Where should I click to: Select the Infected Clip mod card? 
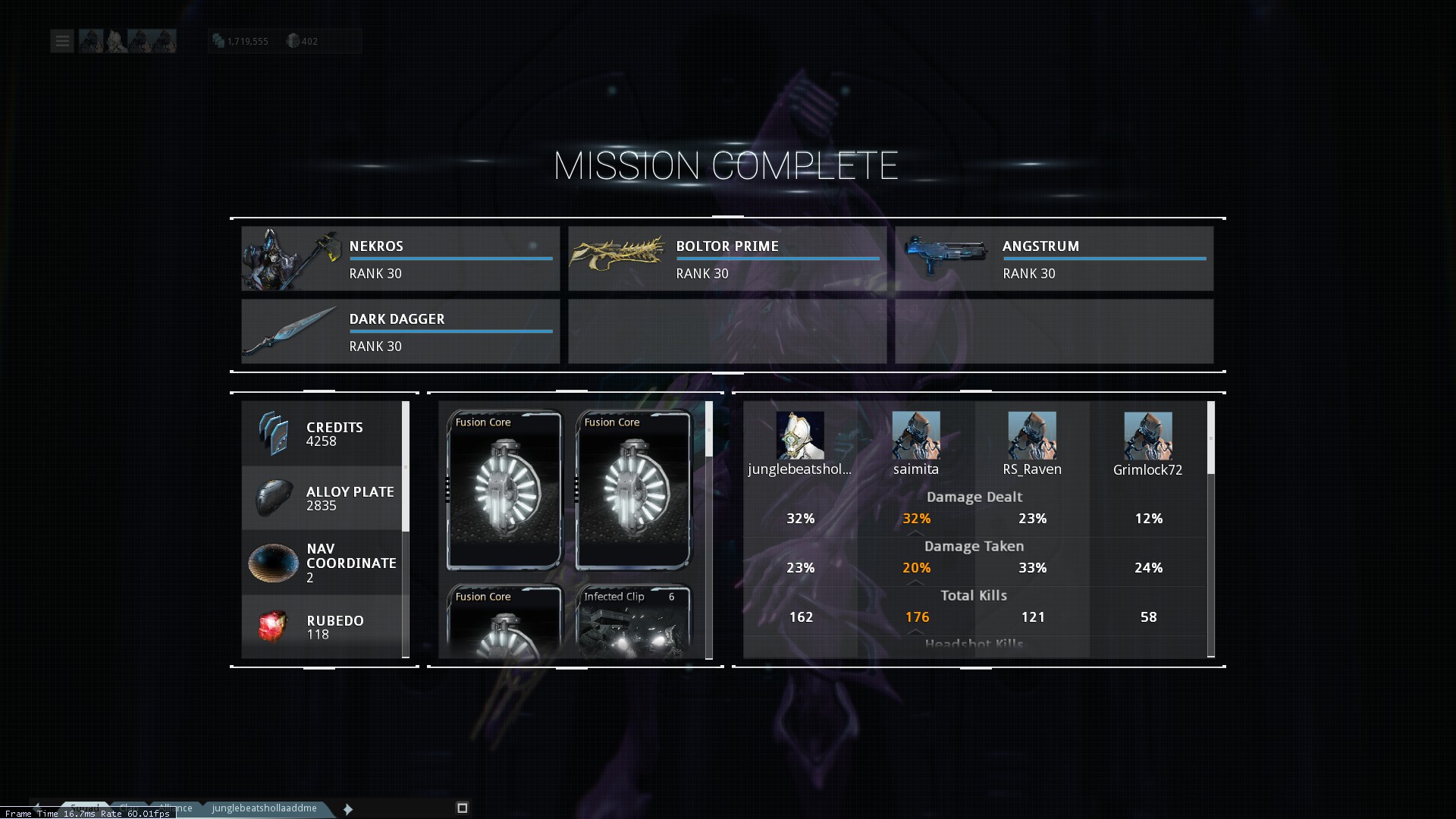pyautogui.click(x=633, y=622)
